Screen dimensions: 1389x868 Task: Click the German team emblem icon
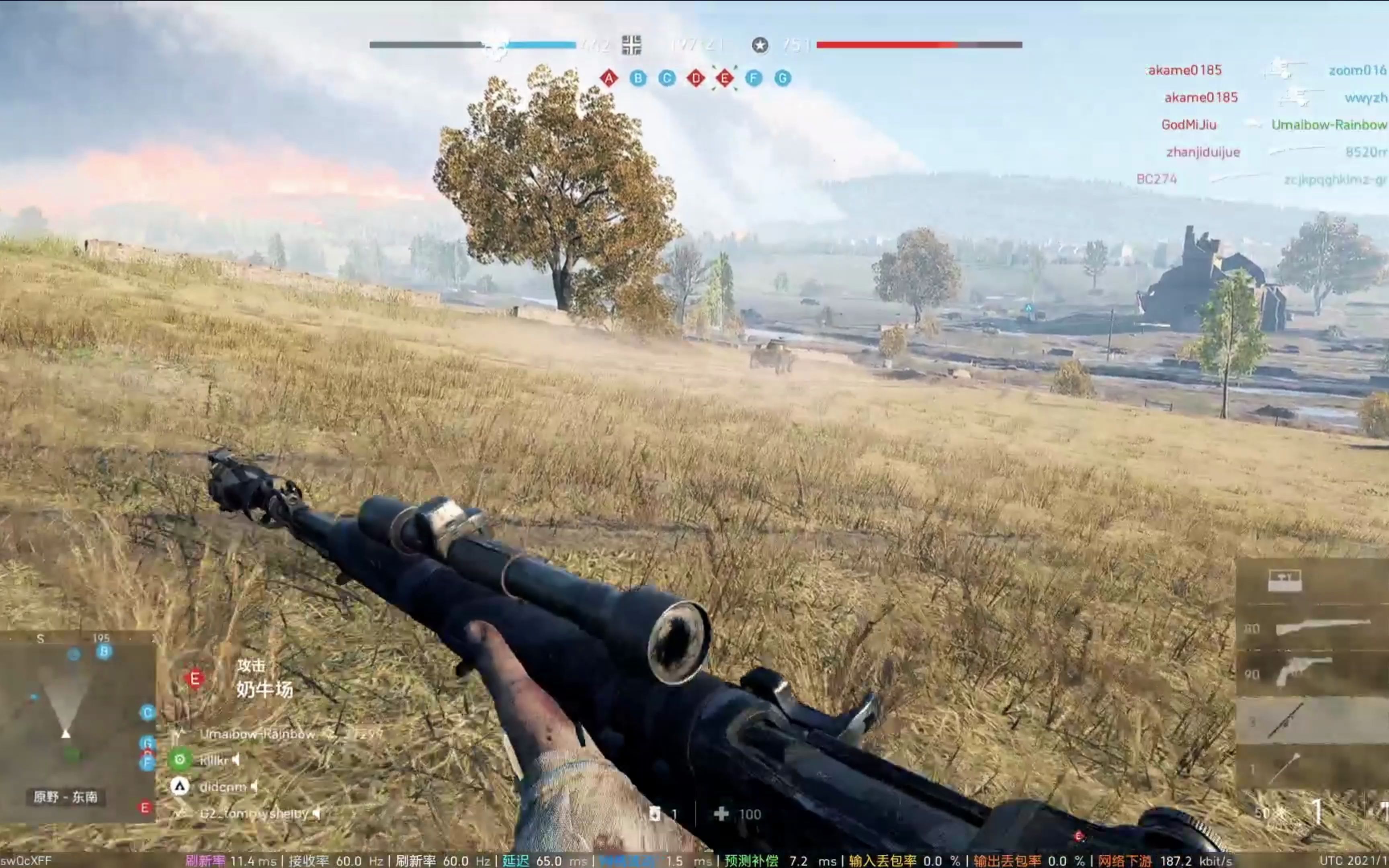coord(631,45)
